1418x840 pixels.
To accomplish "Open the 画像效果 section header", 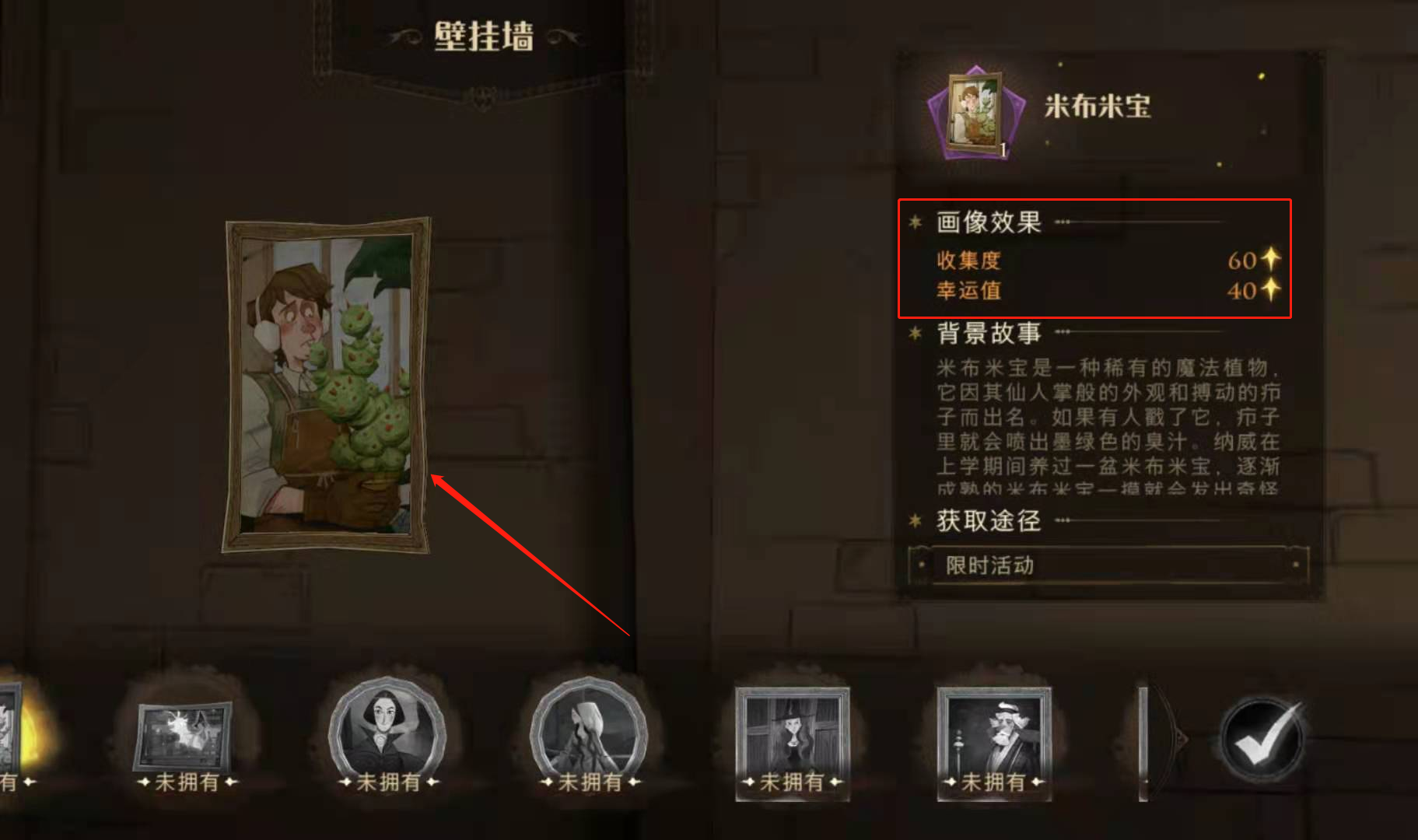I will point(989,222).
